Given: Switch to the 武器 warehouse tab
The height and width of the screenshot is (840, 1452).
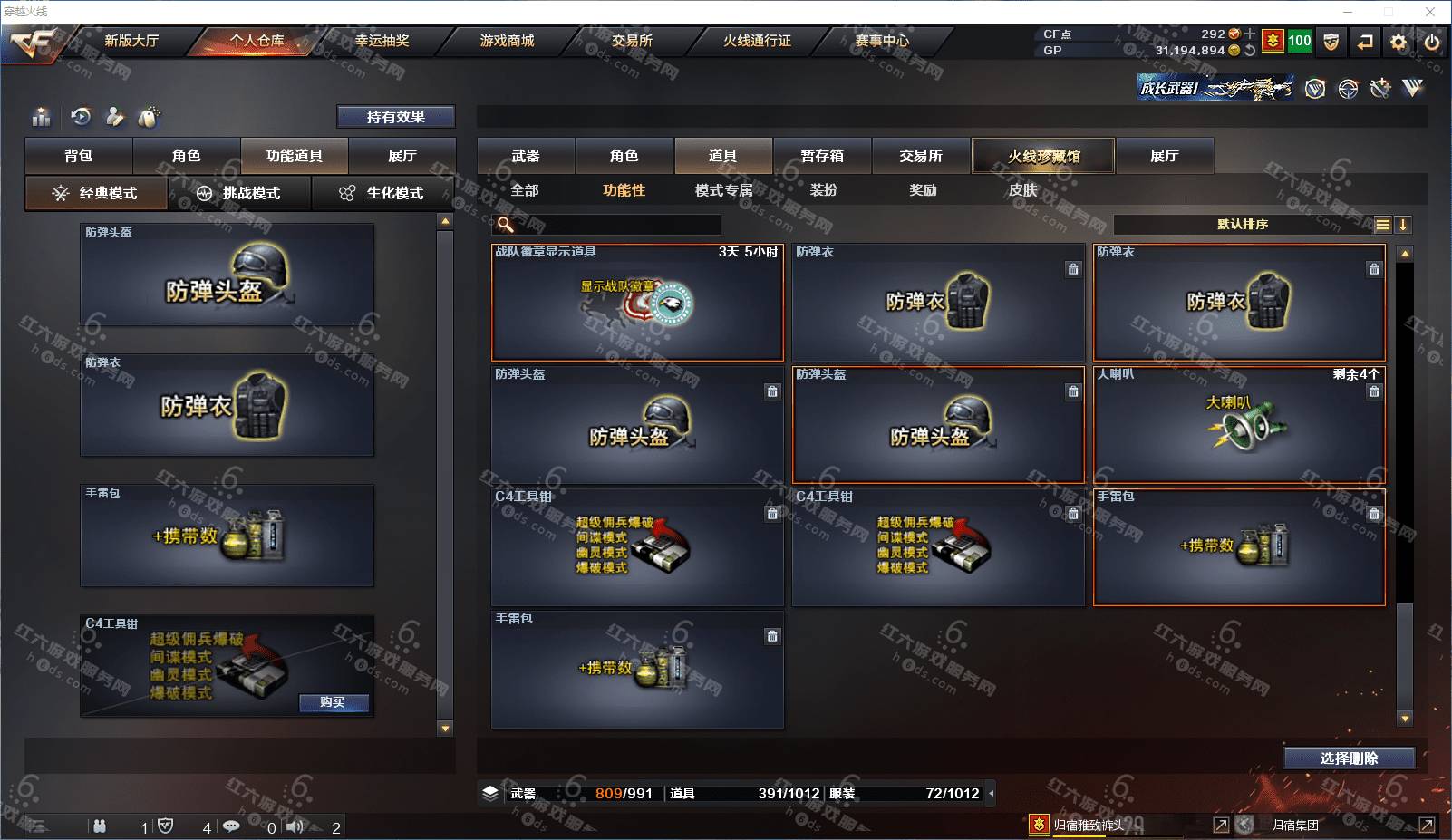Looking at the screenshot, I should click(x=526, y=156).
